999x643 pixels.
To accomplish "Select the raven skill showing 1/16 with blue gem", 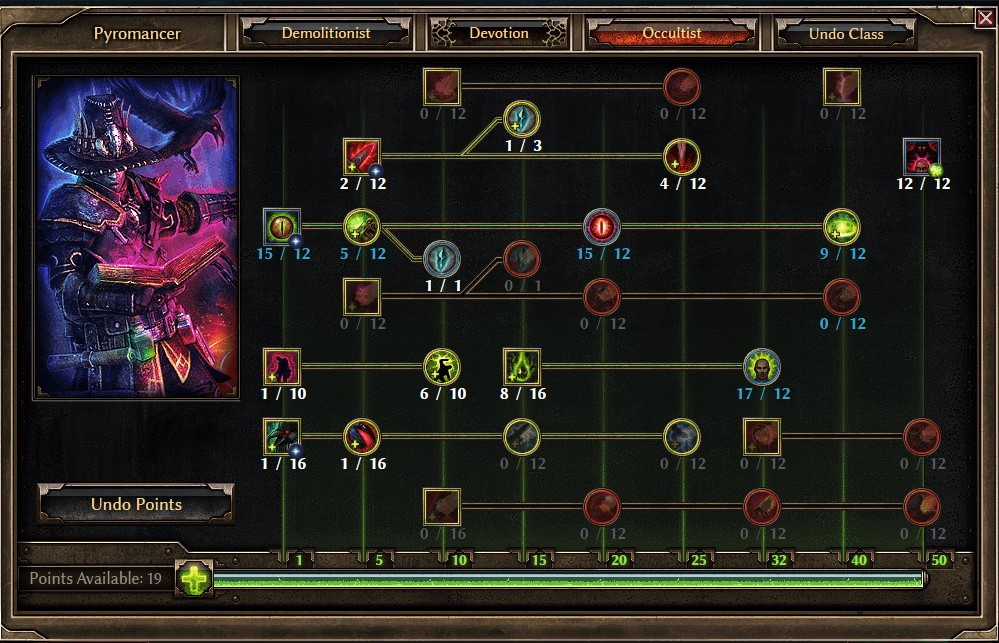I will click(x=282, y=437).
